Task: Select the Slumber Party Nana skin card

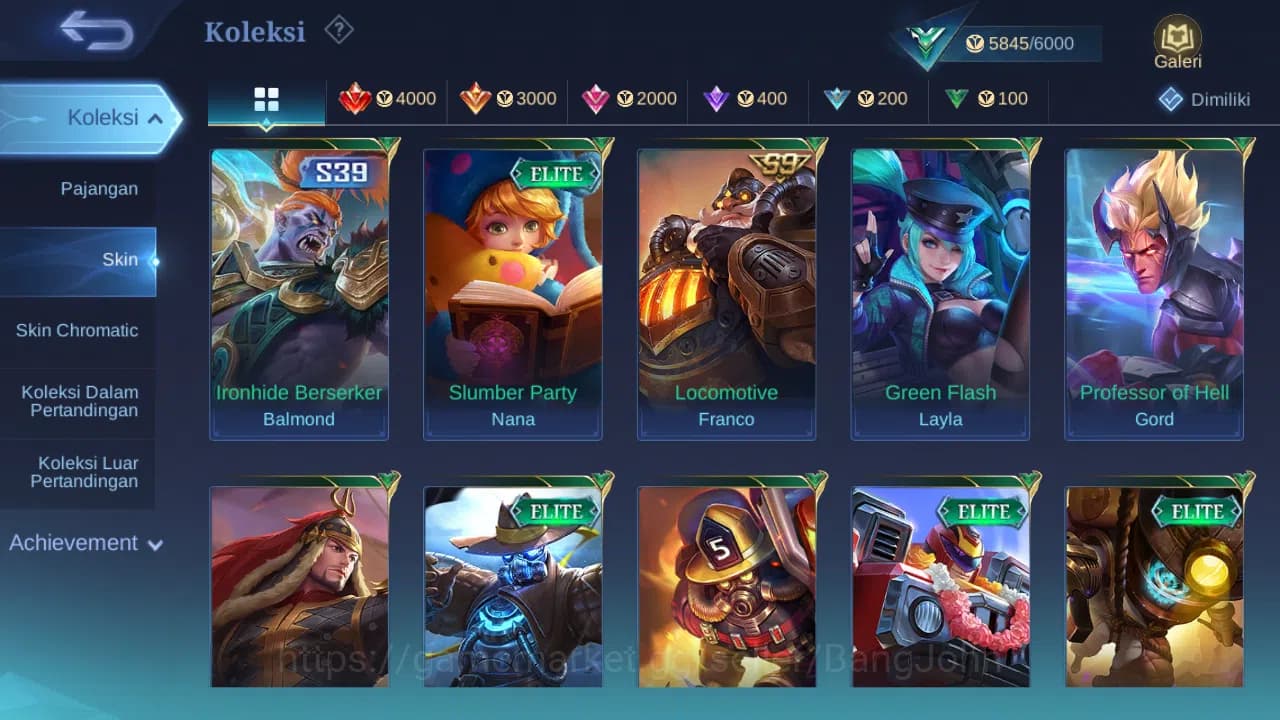Action: pyautogui.click(x=513, y=290)
